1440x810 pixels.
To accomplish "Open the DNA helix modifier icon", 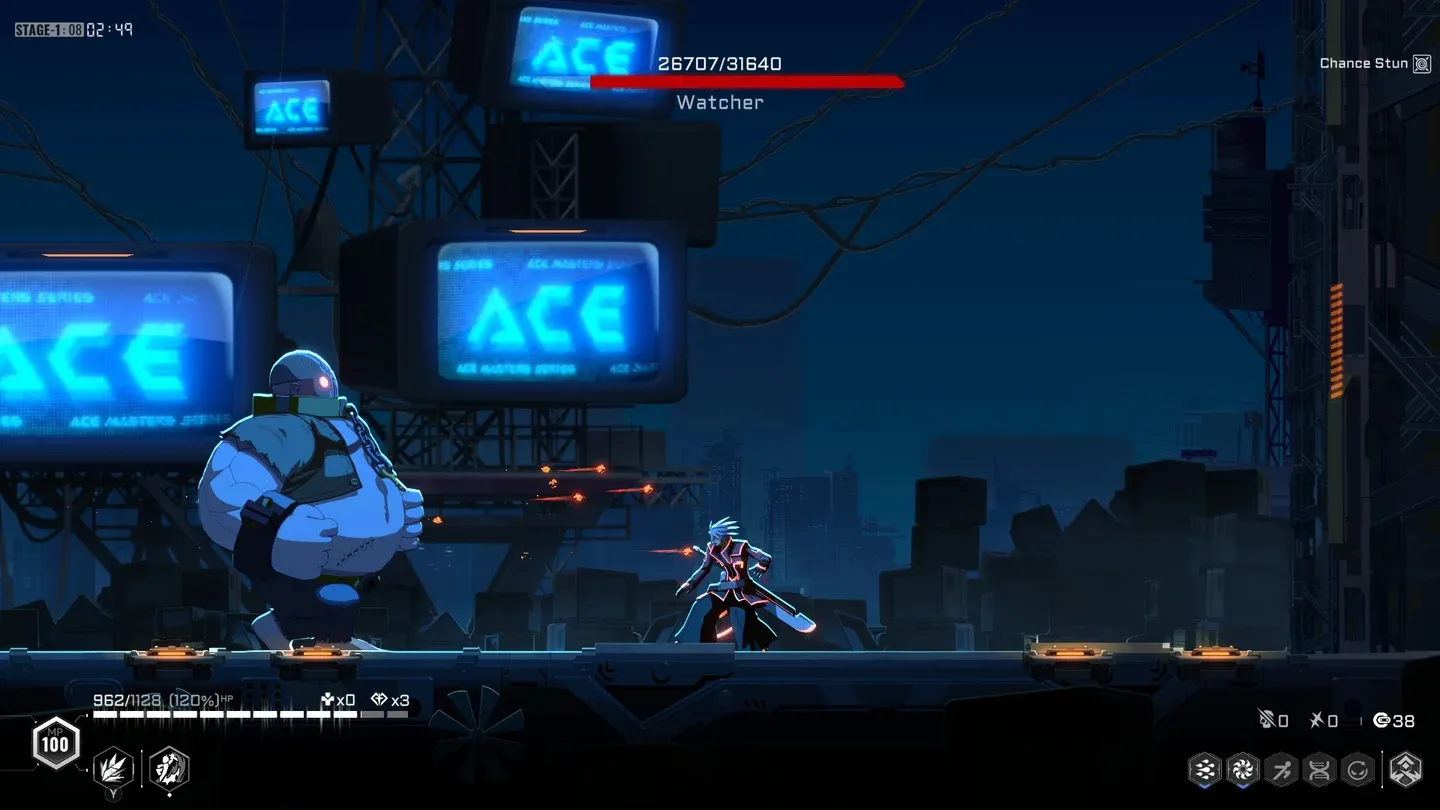I will 1320,769.
